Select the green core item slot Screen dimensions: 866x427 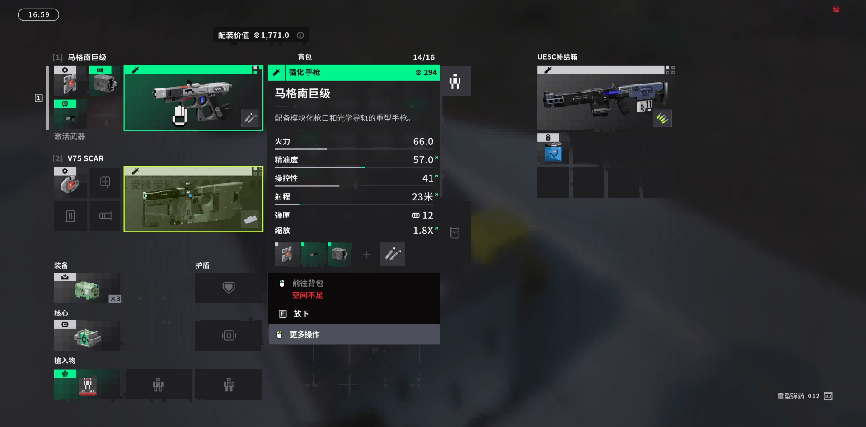click(x=87, y=336)
